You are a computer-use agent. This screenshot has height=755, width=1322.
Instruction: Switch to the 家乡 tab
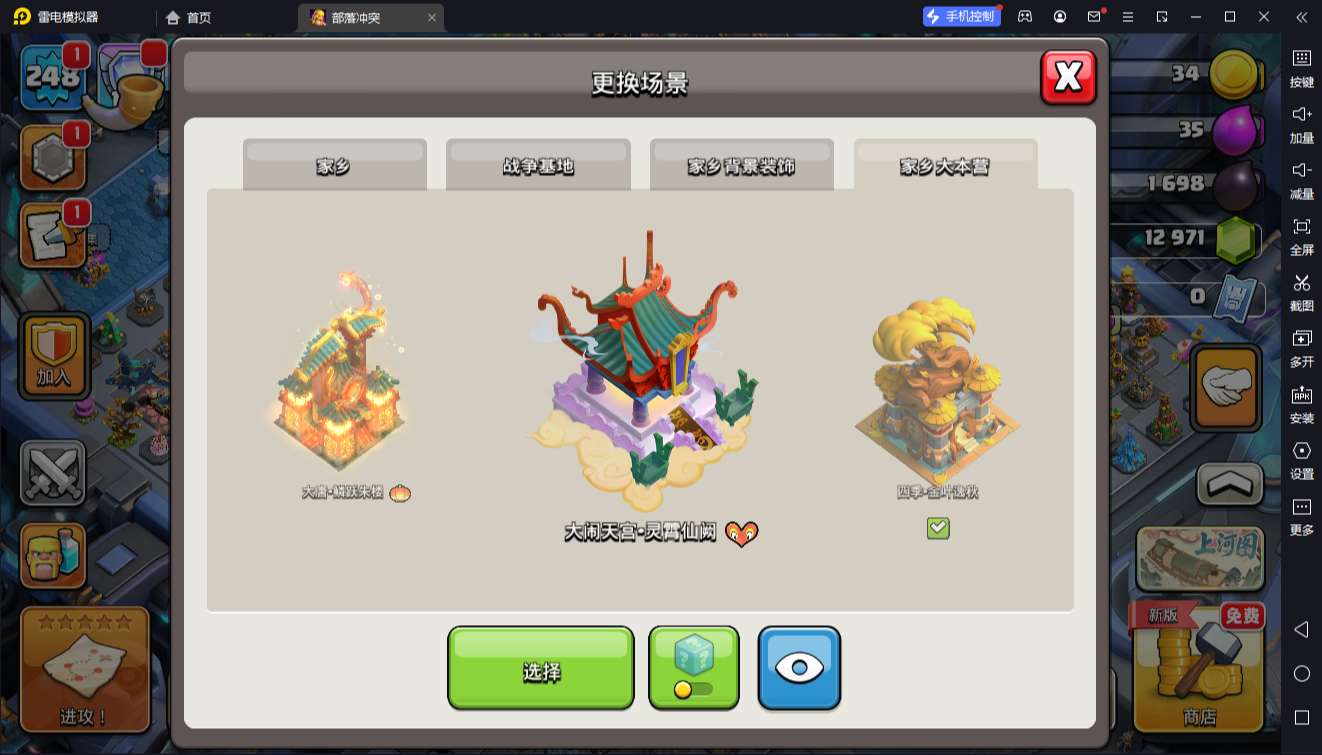[334, 165]
